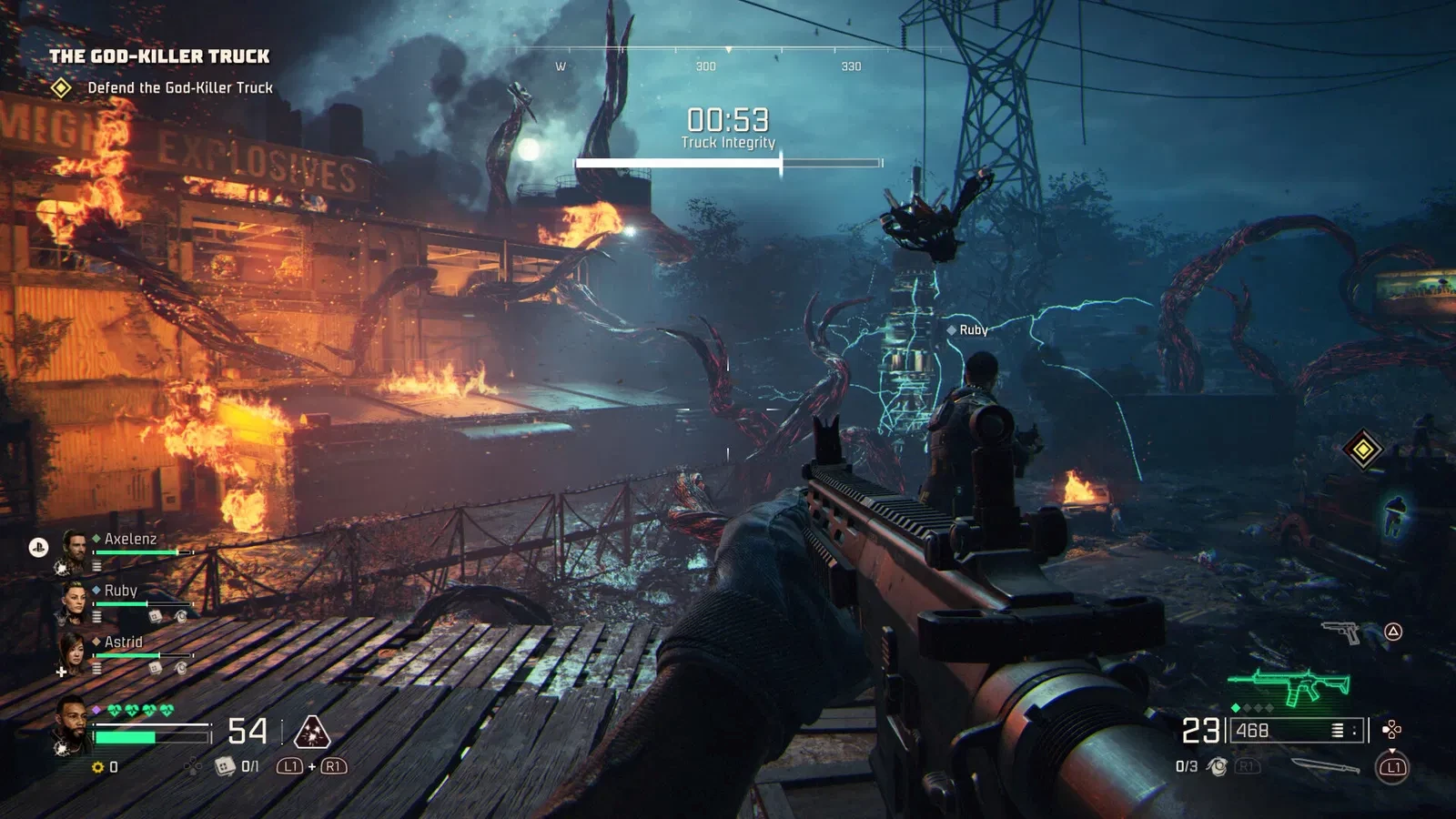Select teammate Astrid's portrait
This screenshot has height=819, width=1456.
[x=74, y=652]
